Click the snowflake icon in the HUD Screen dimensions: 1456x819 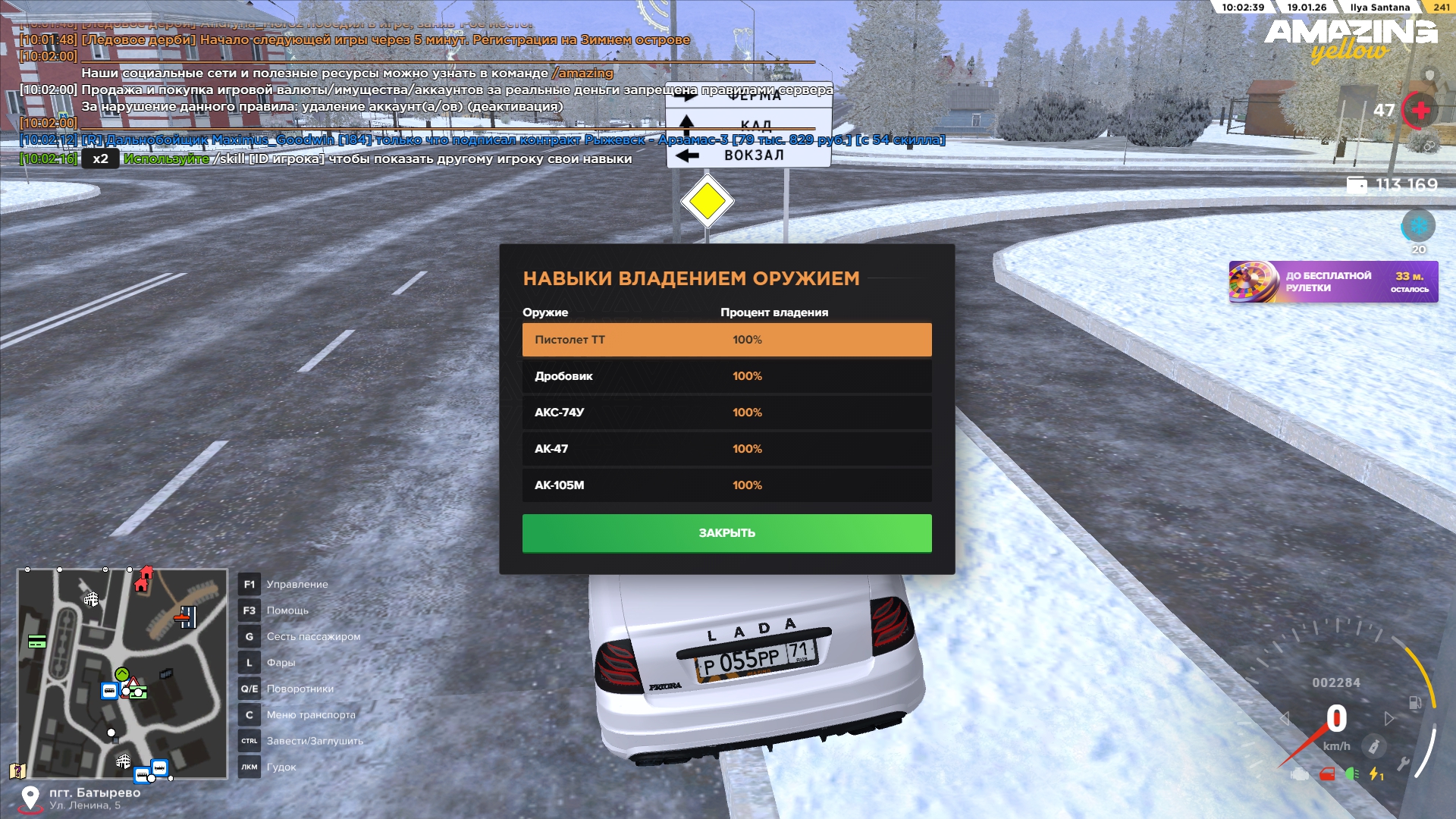tap(1418, 226)
